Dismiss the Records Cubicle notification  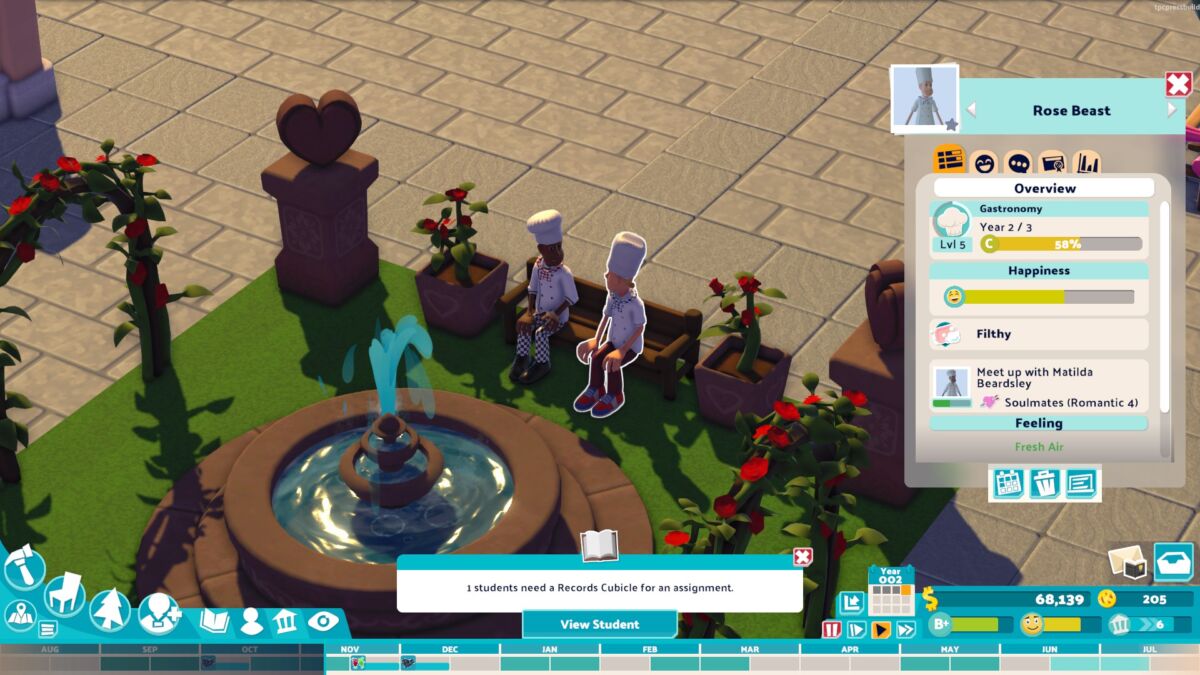pyautogui.click(x=802, y=557)
